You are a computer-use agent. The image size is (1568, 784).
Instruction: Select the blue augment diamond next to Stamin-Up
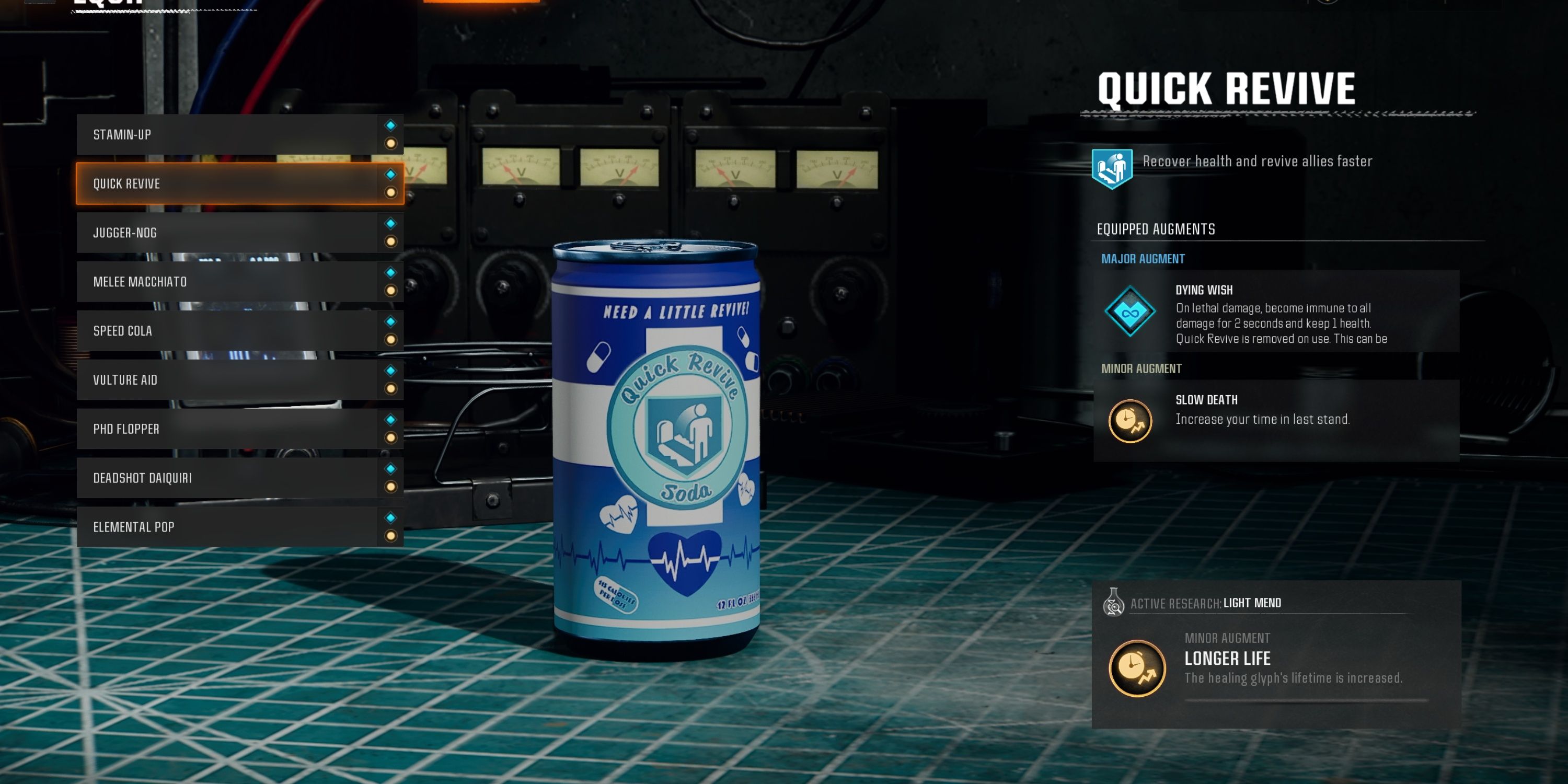tap(391, 126)
